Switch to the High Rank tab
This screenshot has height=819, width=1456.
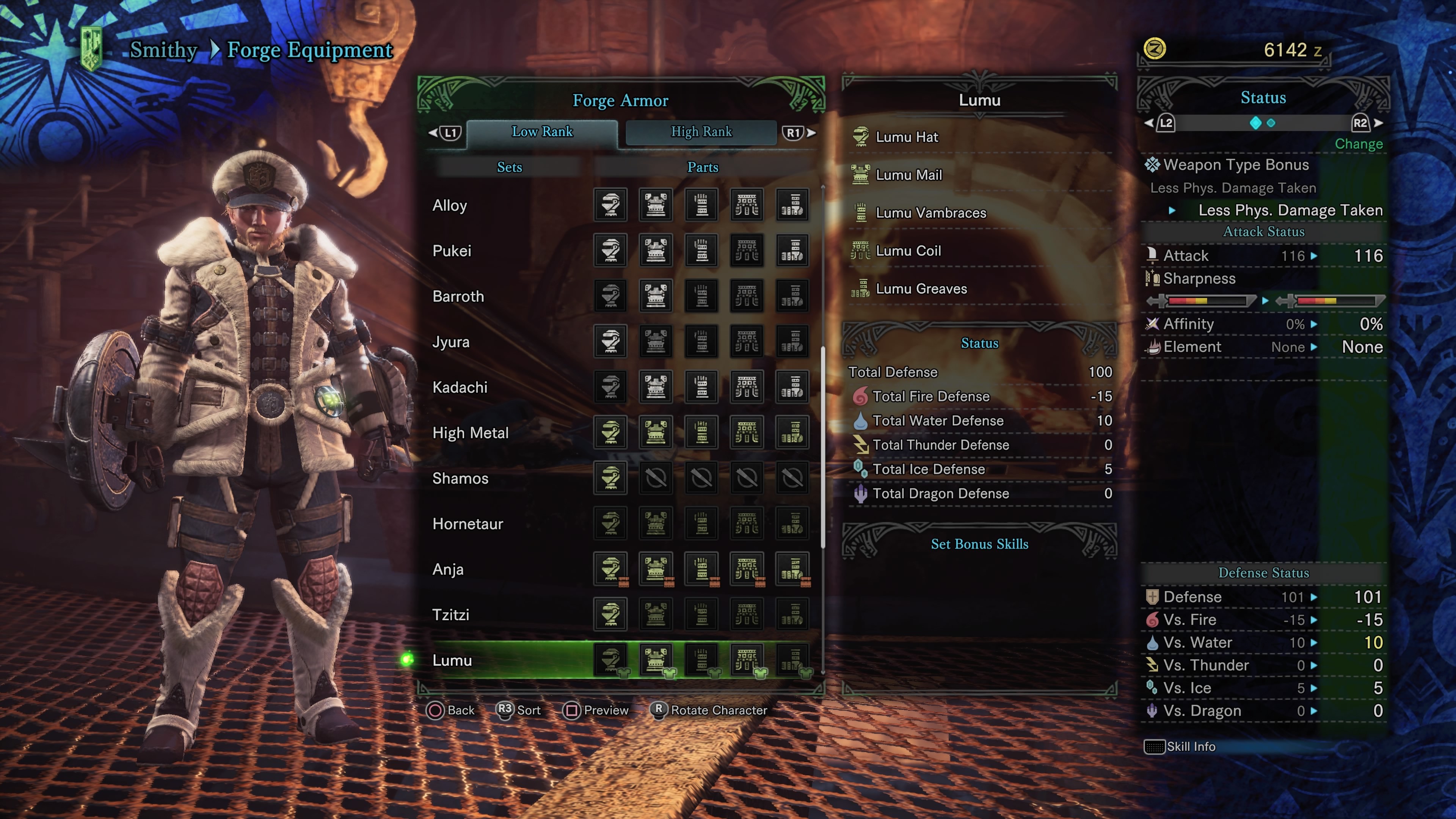(701, 132)
